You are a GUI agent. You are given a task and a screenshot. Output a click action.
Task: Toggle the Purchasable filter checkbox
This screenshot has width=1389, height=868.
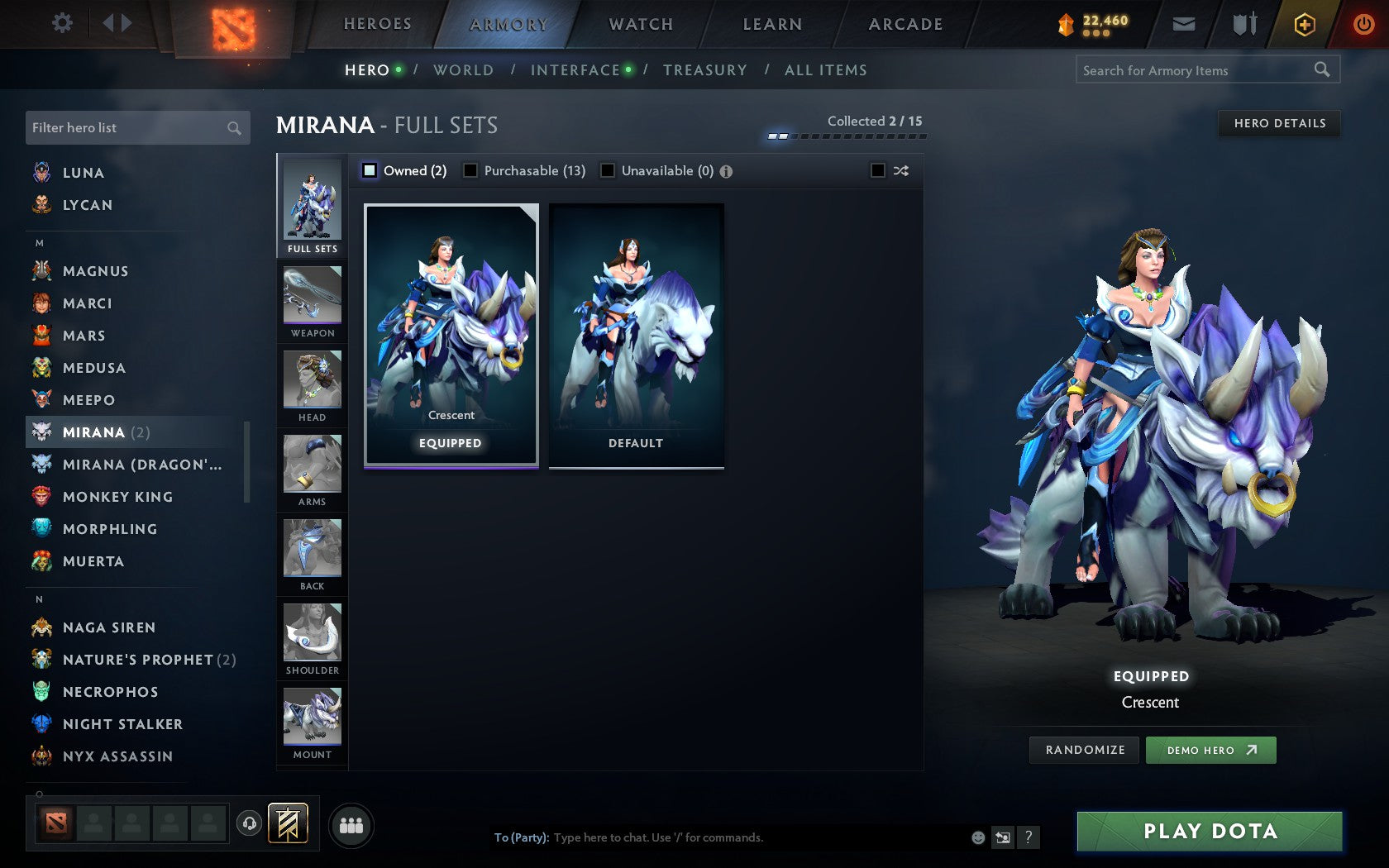coord(471,170)
